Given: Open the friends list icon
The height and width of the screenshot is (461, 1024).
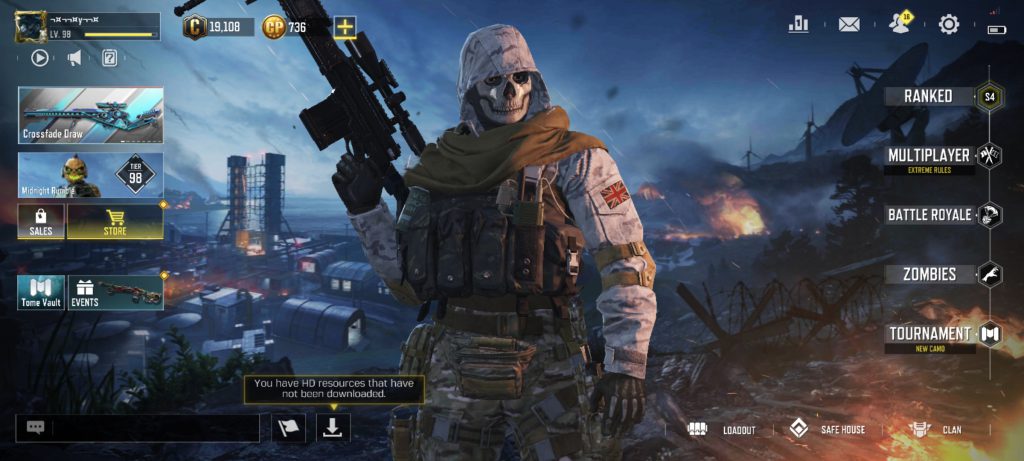Looking at the screenshot, I should pos(898,24).
